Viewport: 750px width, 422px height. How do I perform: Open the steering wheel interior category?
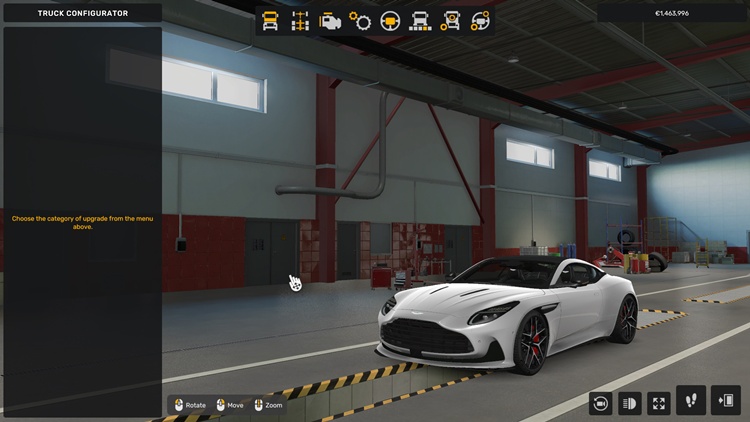point(390,21)
